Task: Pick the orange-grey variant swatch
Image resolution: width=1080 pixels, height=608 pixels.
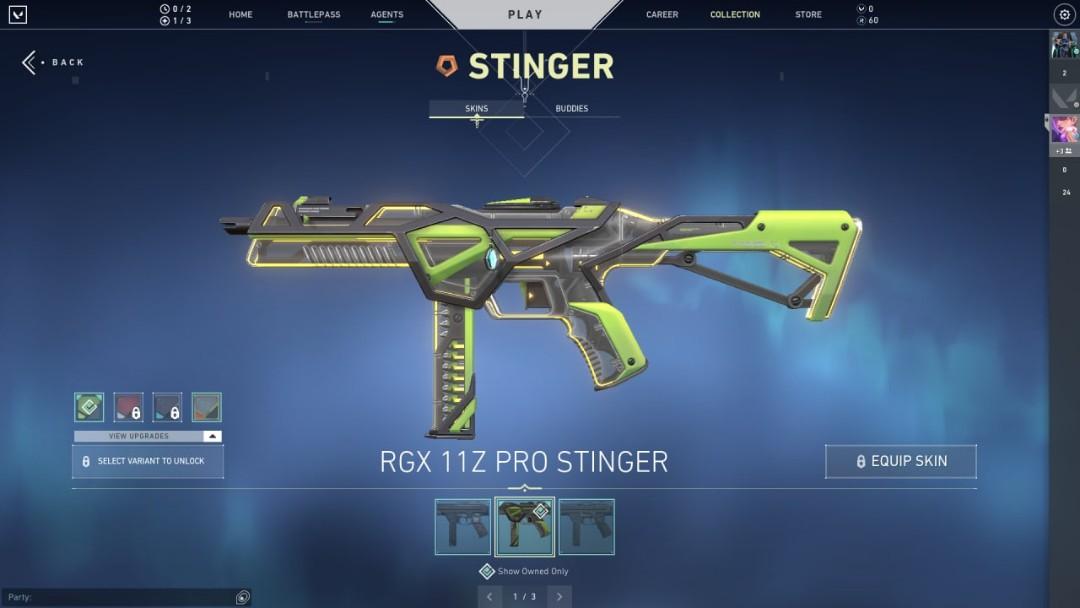Action: point(206,407)
